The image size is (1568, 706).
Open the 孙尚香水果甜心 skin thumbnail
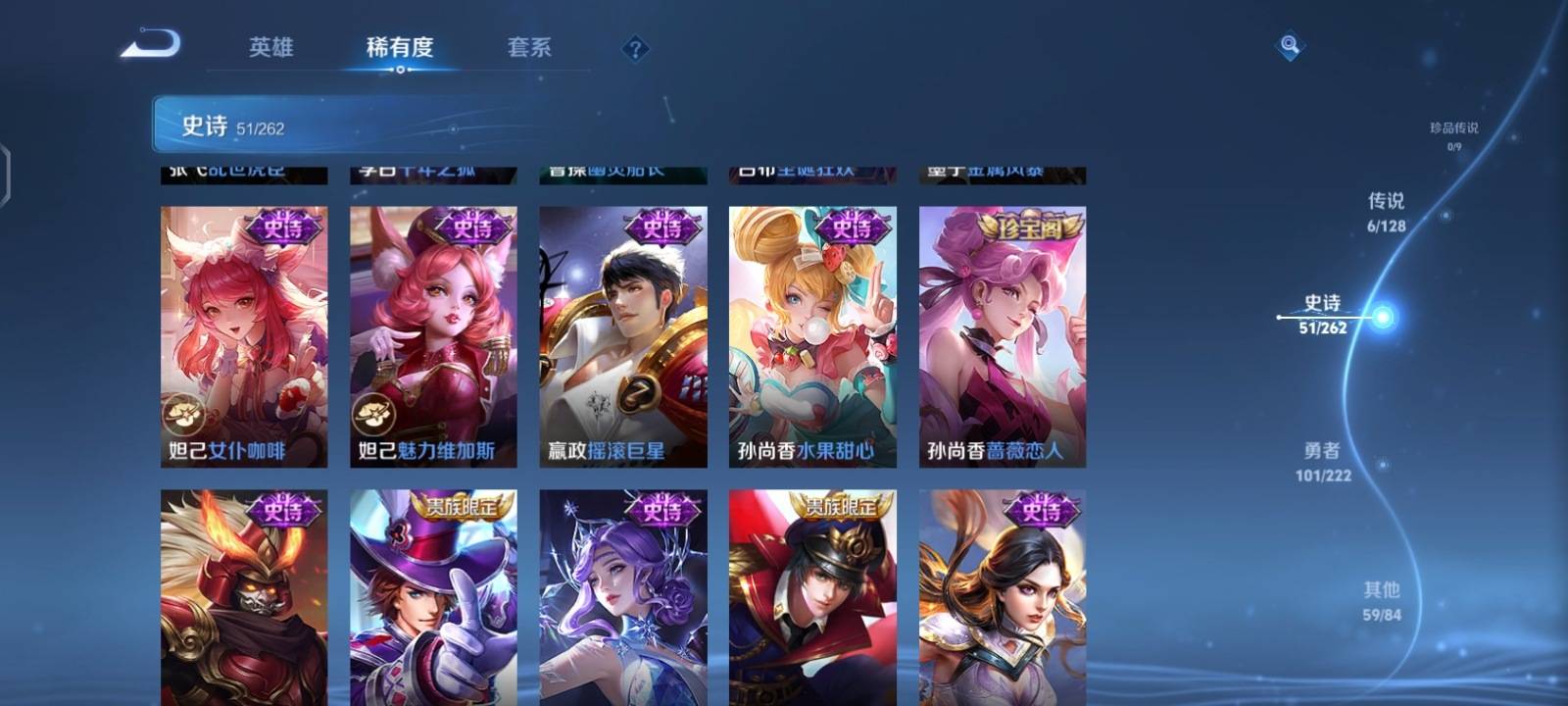(813, 333)
